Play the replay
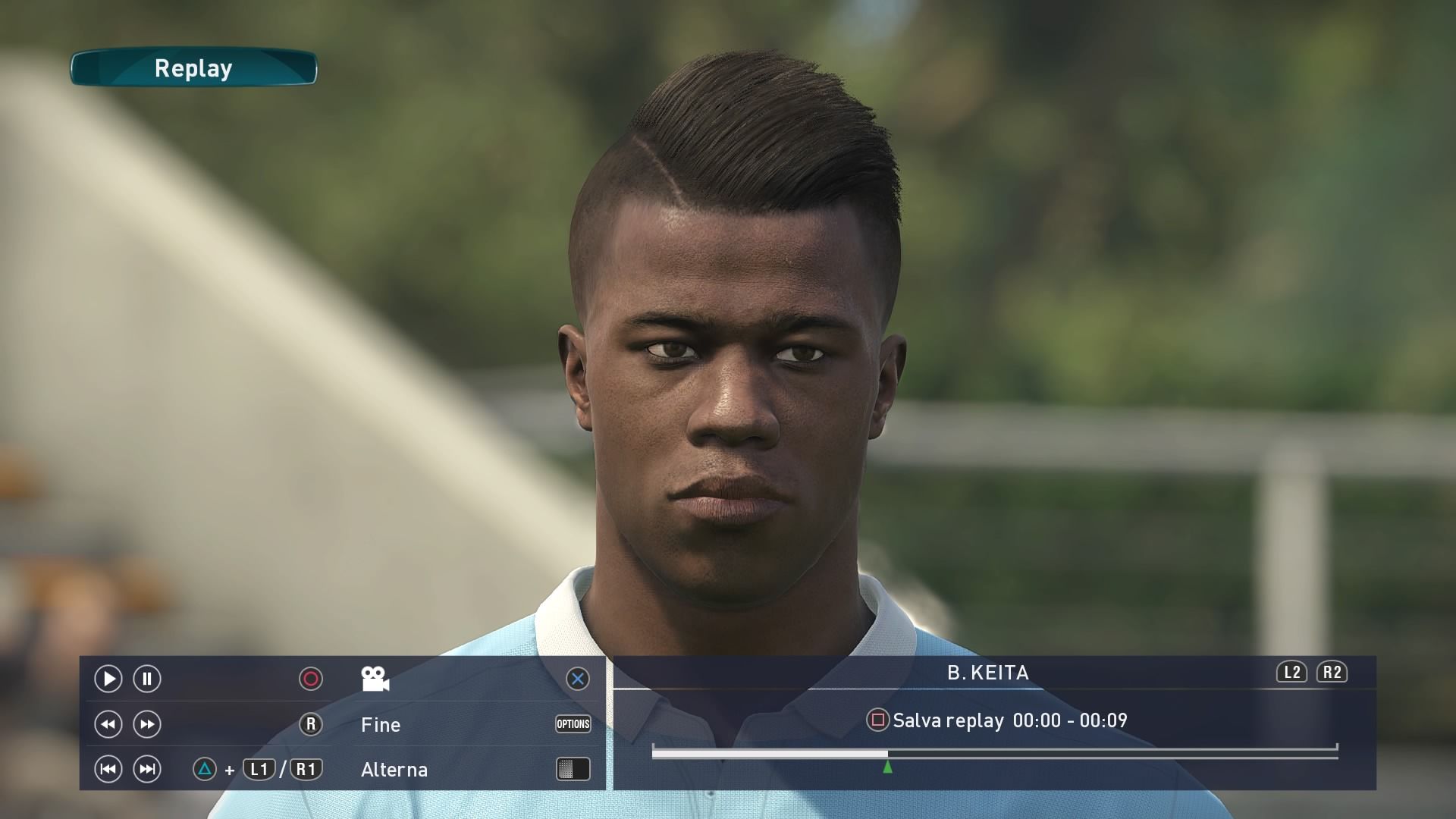The image size is (1456, 819). 108,679
